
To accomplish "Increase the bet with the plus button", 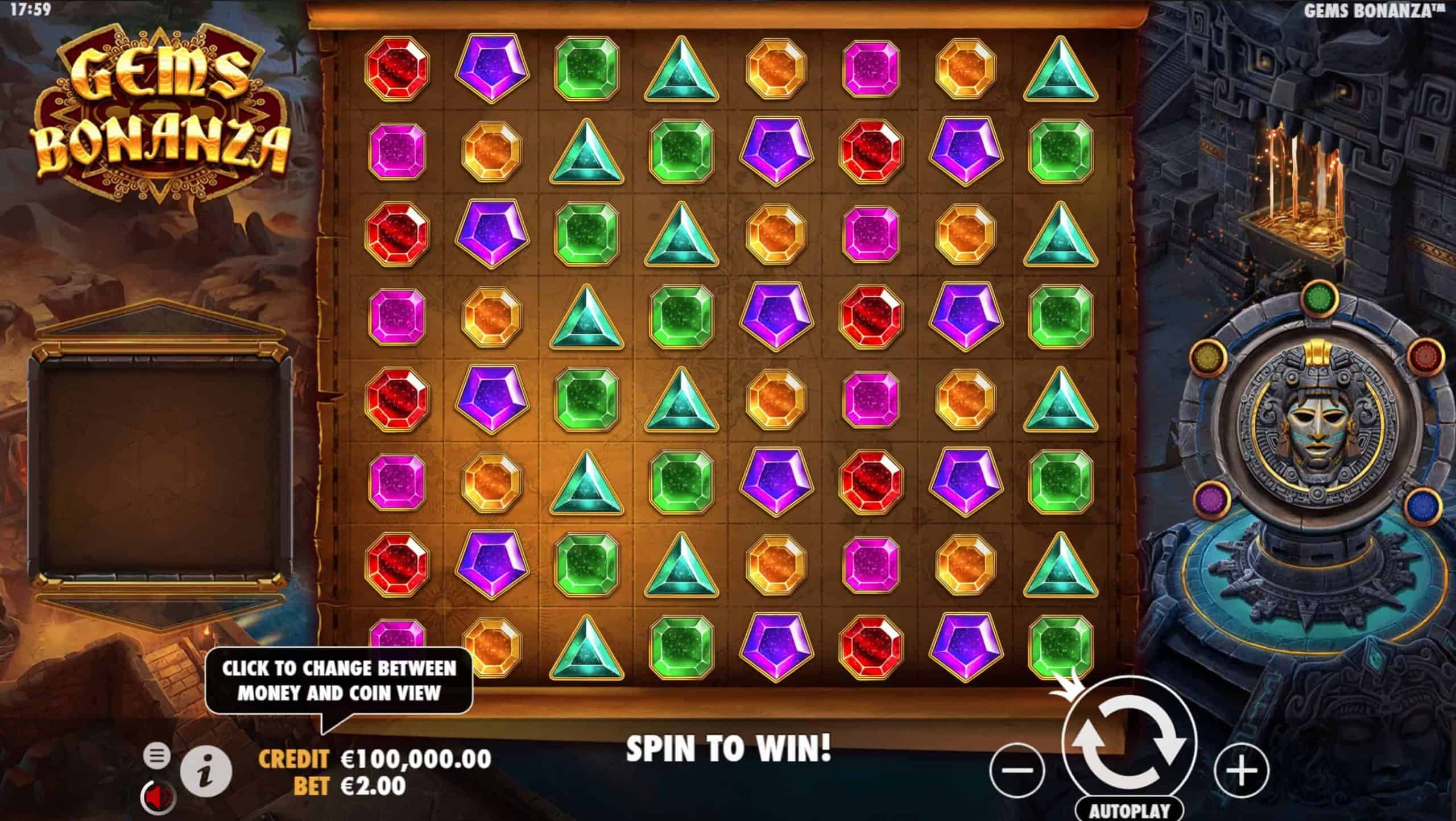I will click(x=1242, y=770).
